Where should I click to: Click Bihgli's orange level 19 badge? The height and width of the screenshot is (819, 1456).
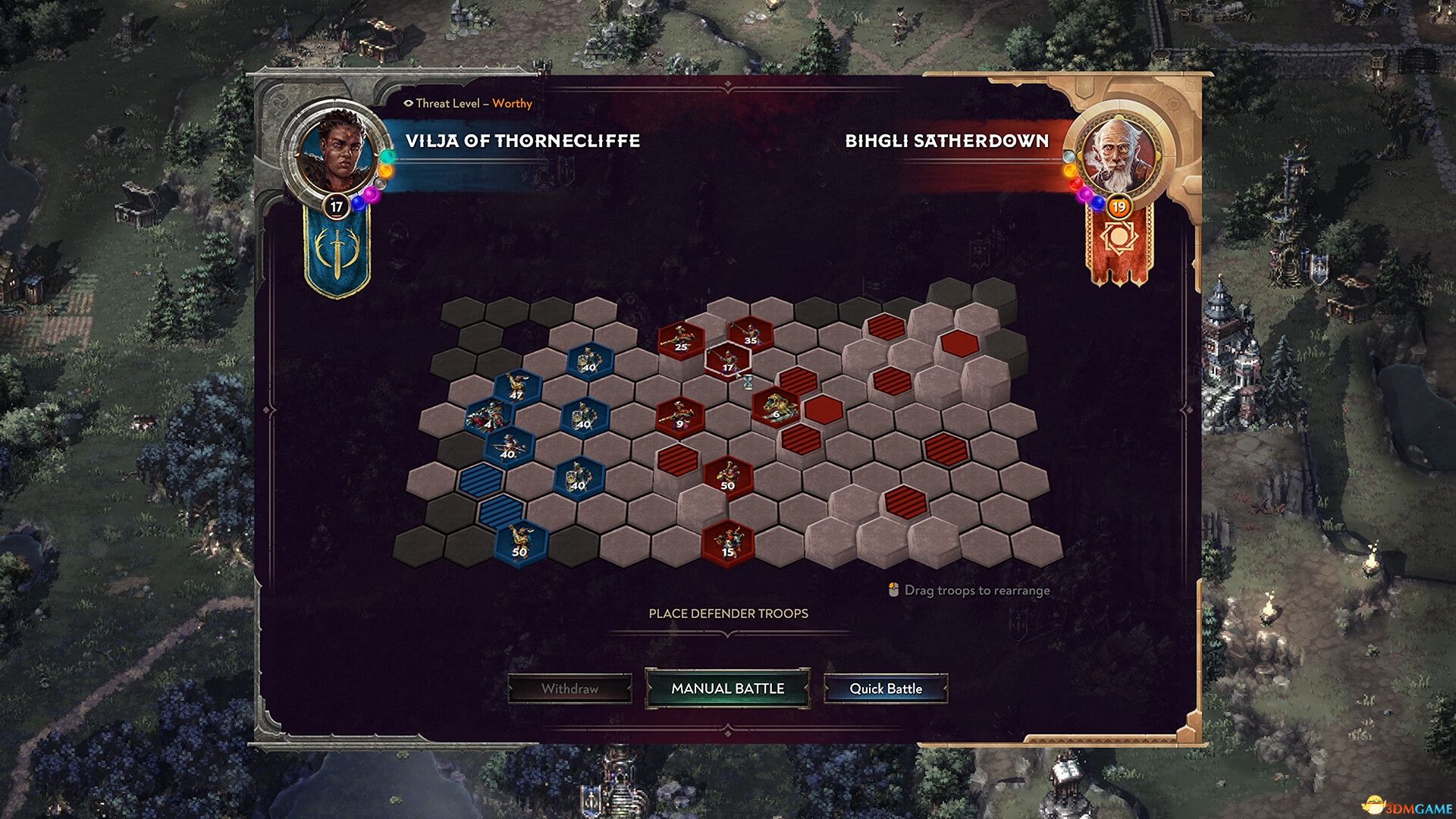point(1119,206)
